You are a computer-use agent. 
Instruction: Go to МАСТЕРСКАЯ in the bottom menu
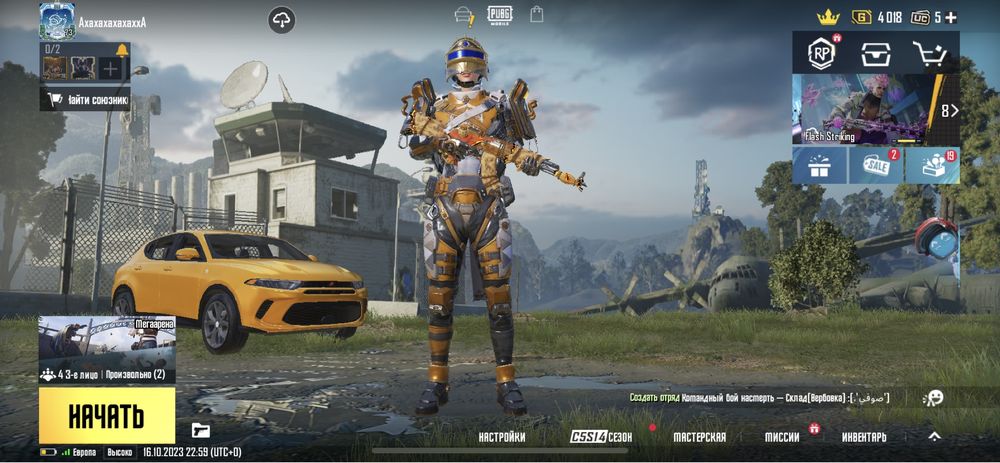click(x=699, y=437)
